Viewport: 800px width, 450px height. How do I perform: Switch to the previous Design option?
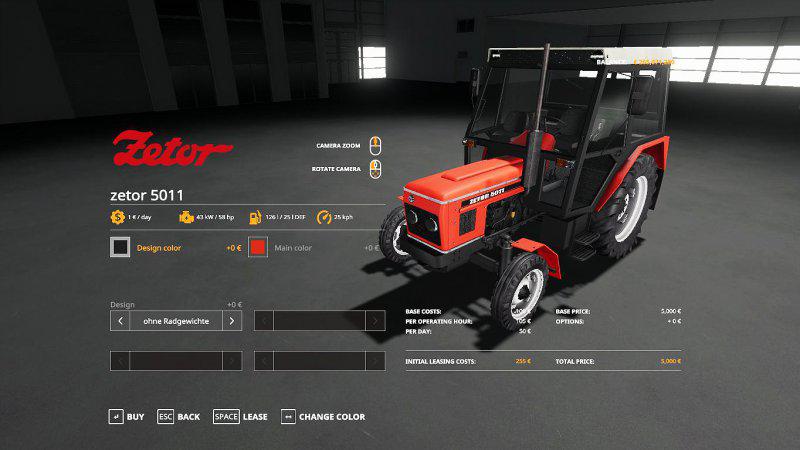pyautogui.click(x=120, y=321)
